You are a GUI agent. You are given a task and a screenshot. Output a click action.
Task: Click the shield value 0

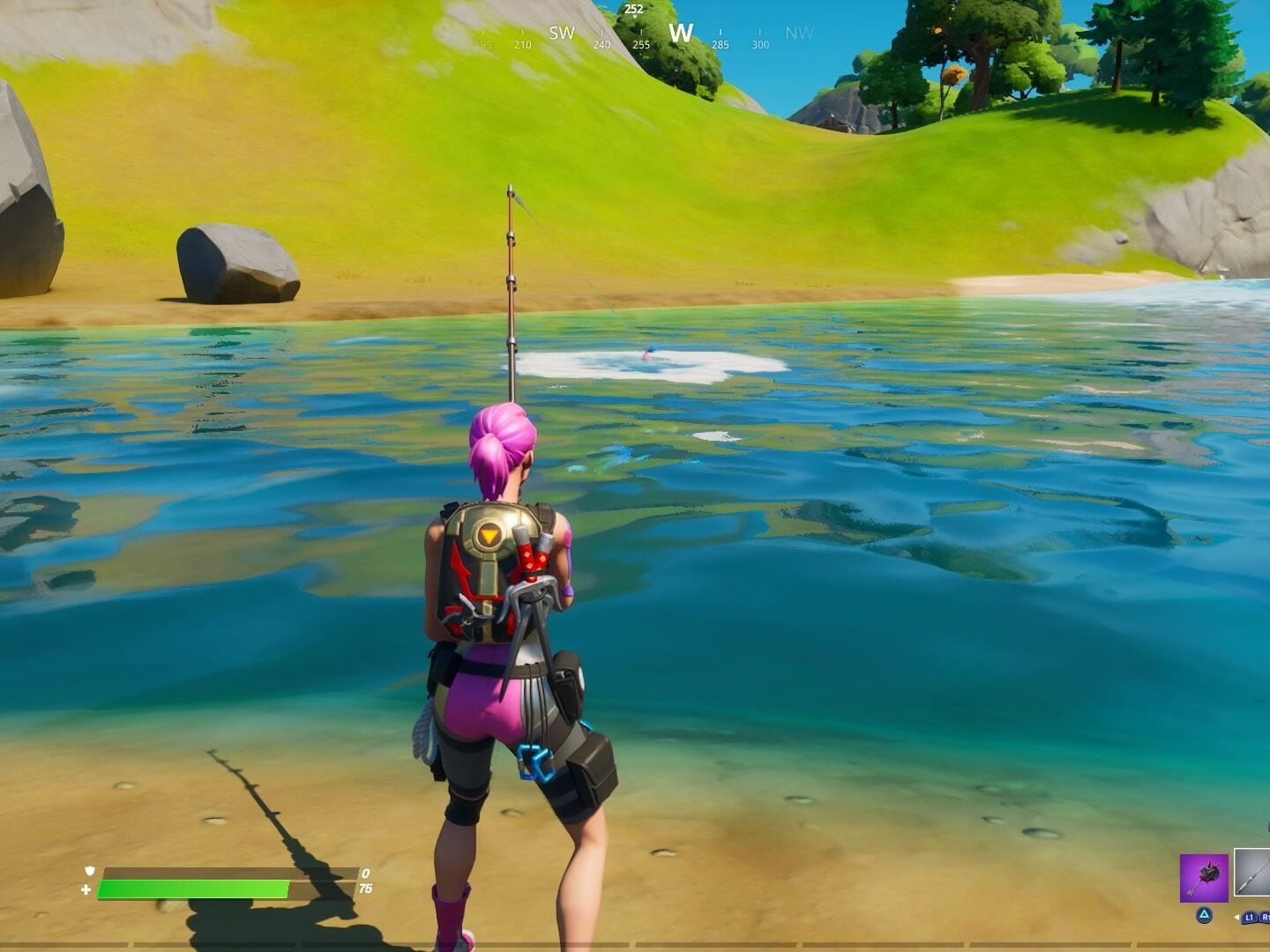[x=364, y=871]
